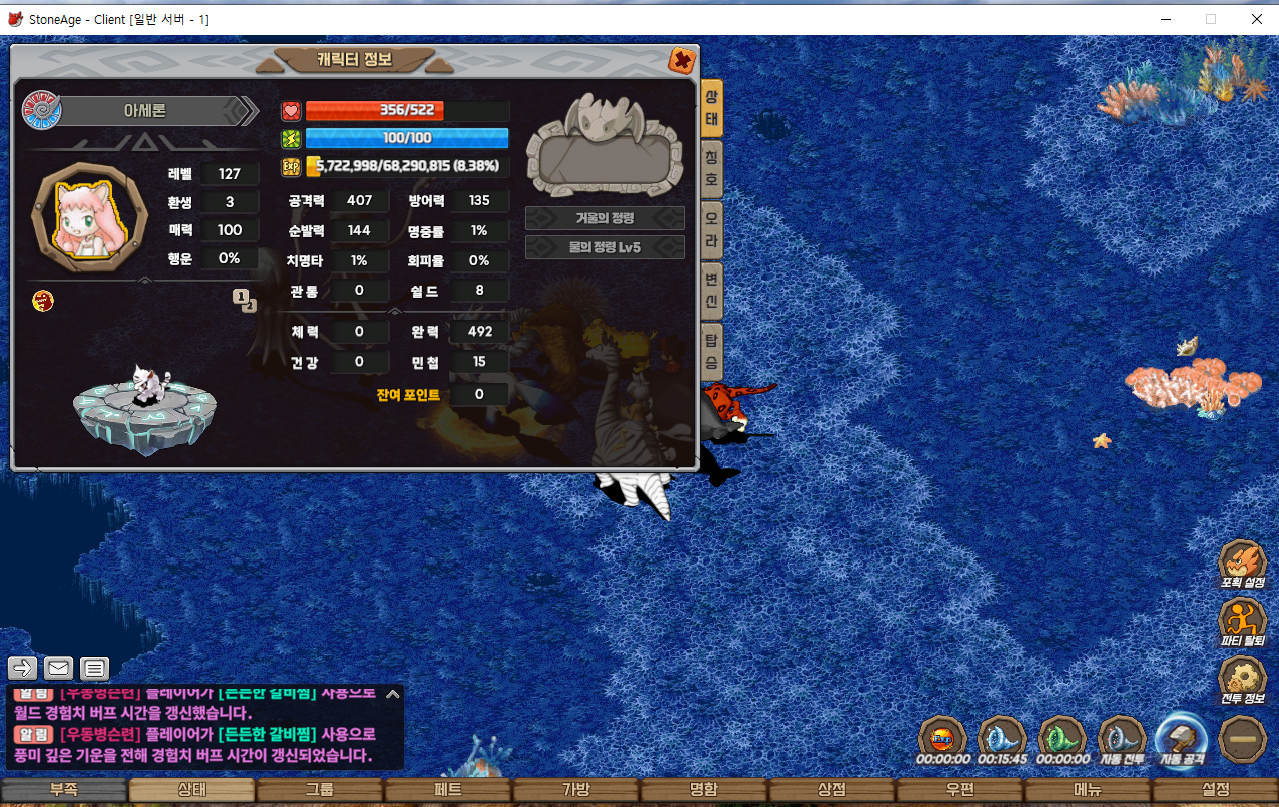This screenshot has width=1279, height=807.
Task: Open the 설정 (settings) menu
Action: tap(1215, 790)
